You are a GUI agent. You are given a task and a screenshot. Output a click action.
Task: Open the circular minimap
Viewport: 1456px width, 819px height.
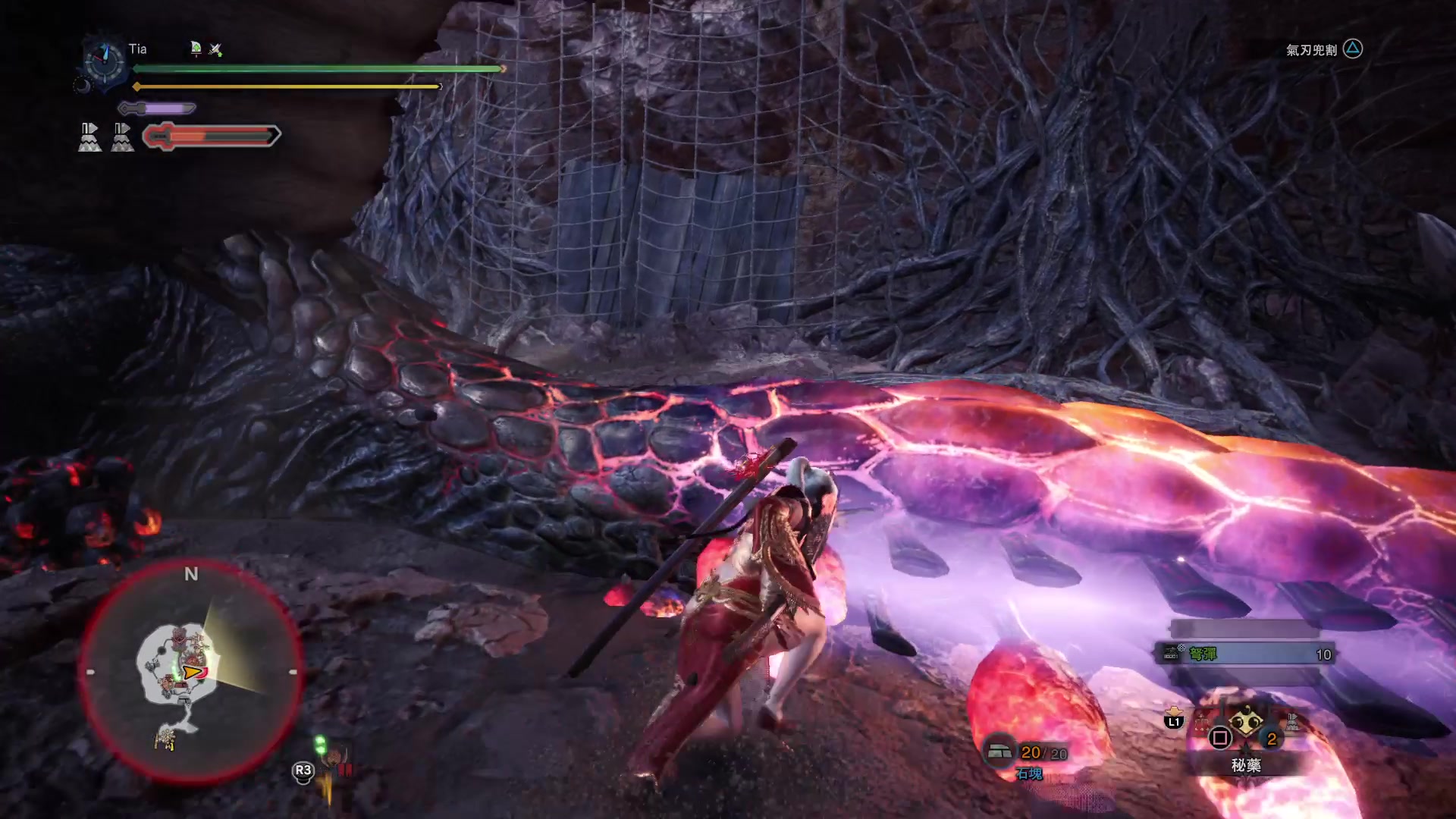point(190,672)
